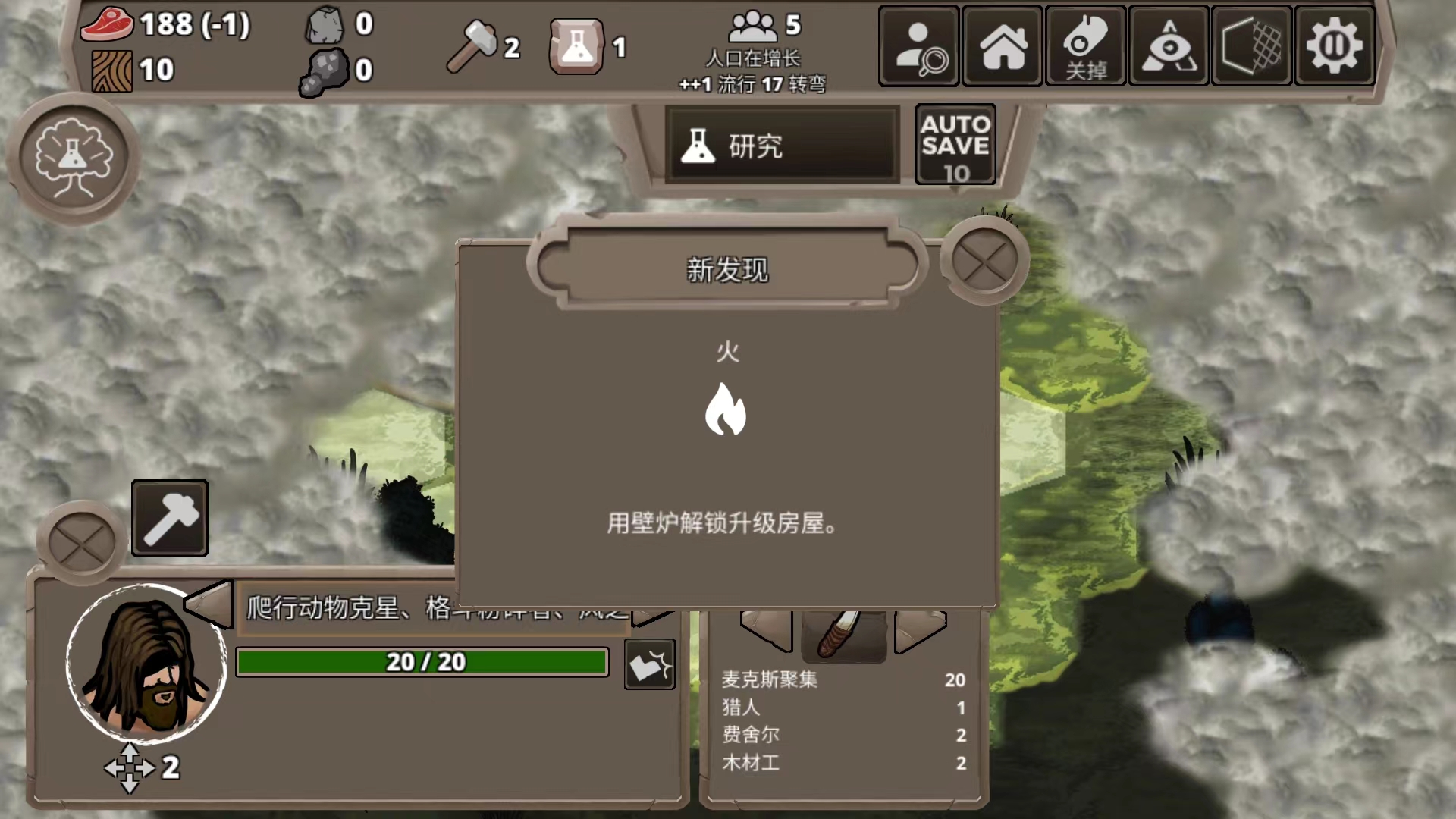This screenshot has height=819, width=1456.
Task: Expand the left arrow beside the character description
Action: click(x=210, y=607)
